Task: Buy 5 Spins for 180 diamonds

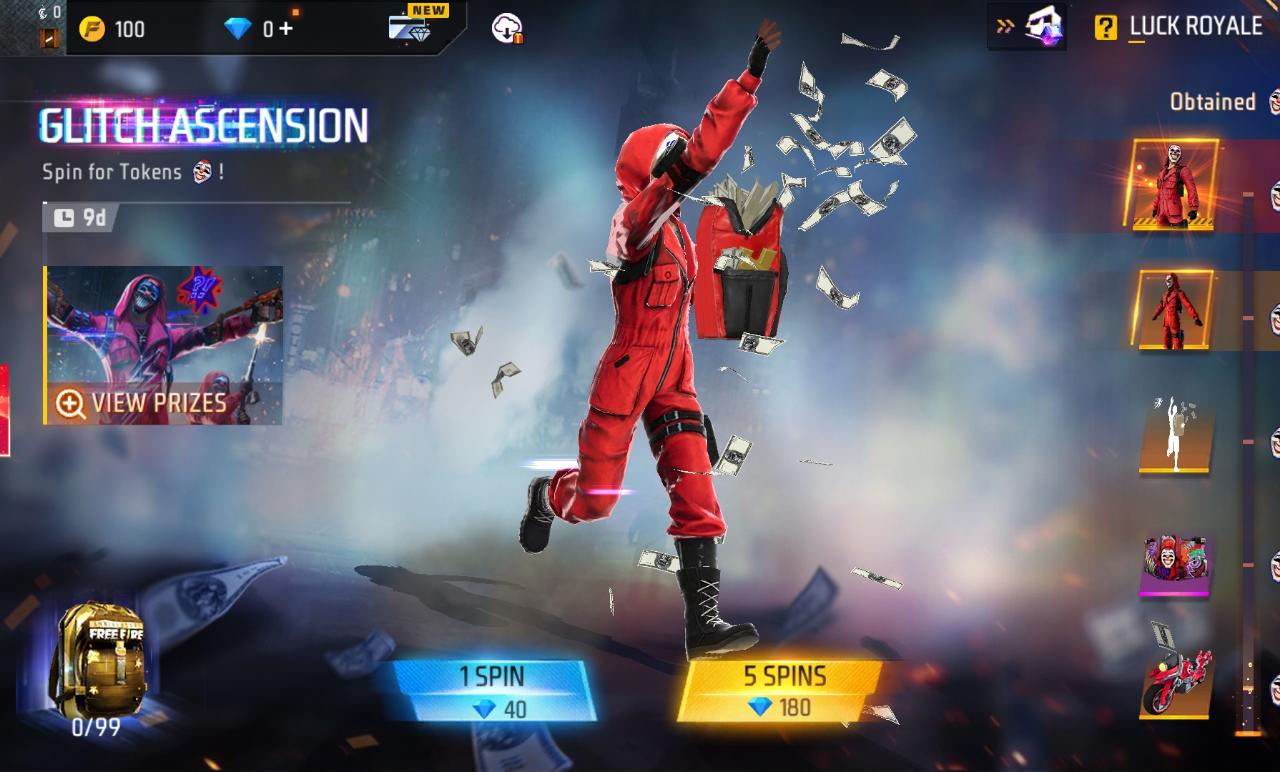Action: (x=782, y=690)
